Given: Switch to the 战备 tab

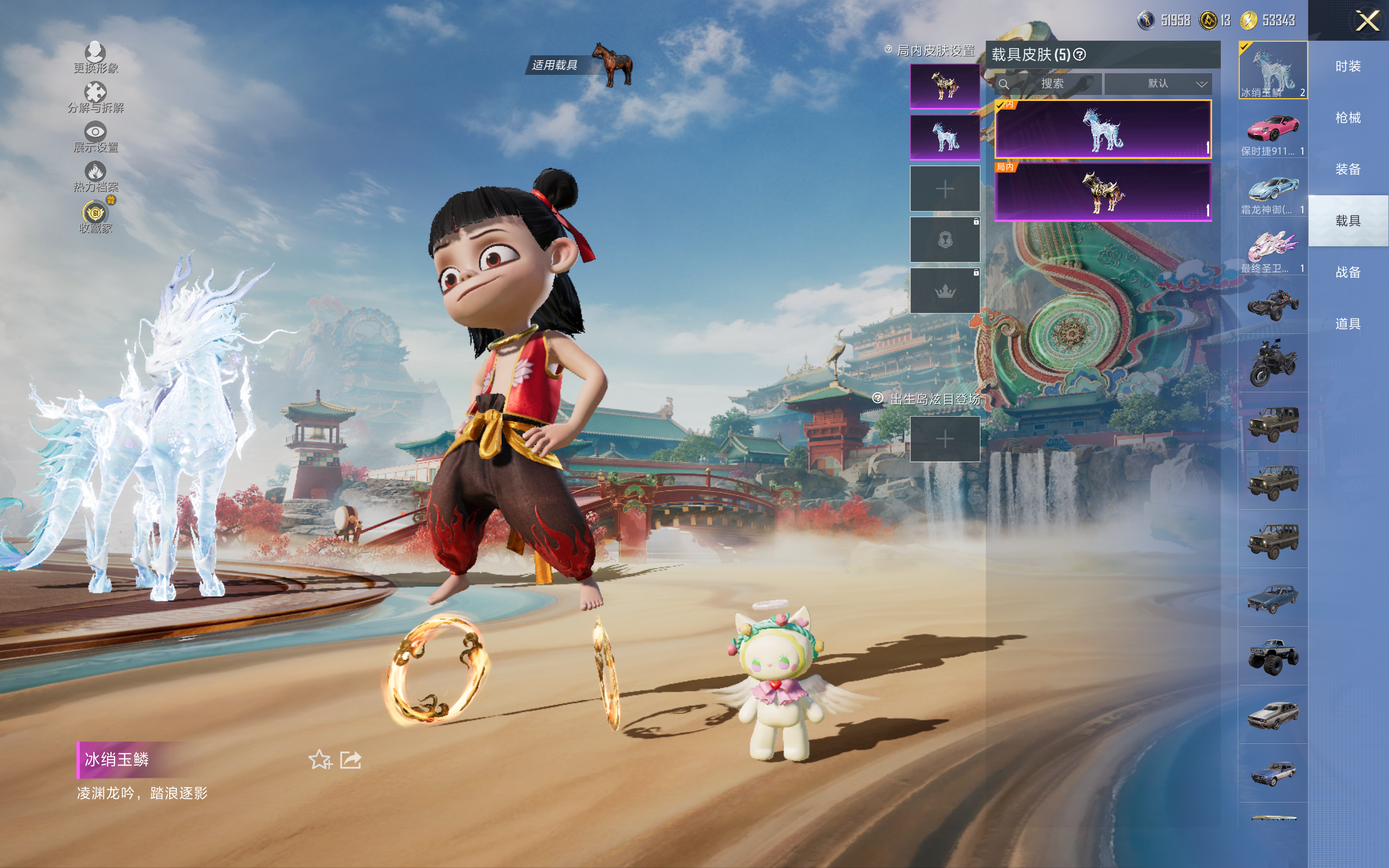Looking at the screenshot, I should [x=1348, y=272].
